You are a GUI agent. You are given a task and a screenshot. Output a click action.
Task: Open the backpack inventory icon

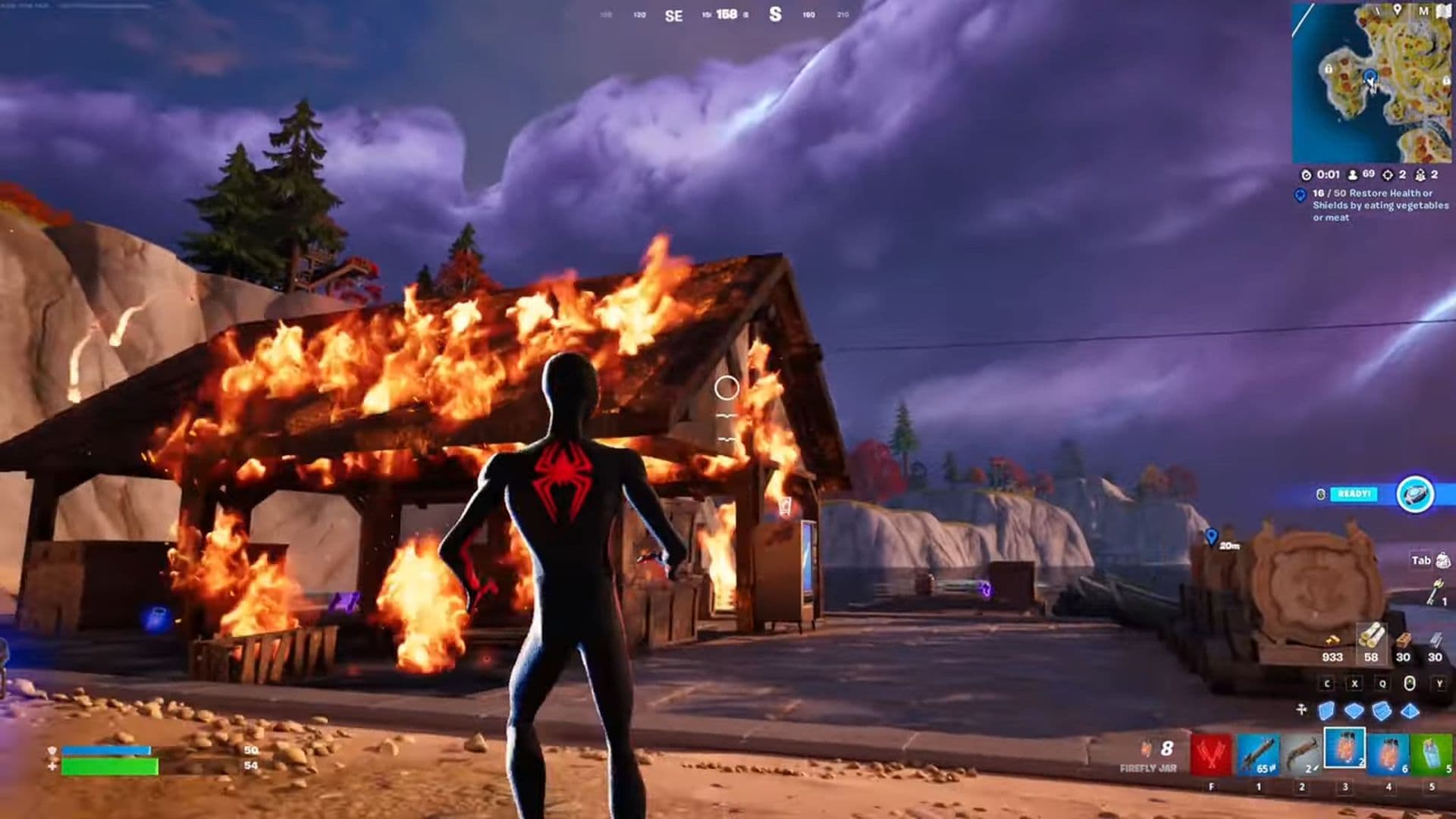coord(1442,561)
